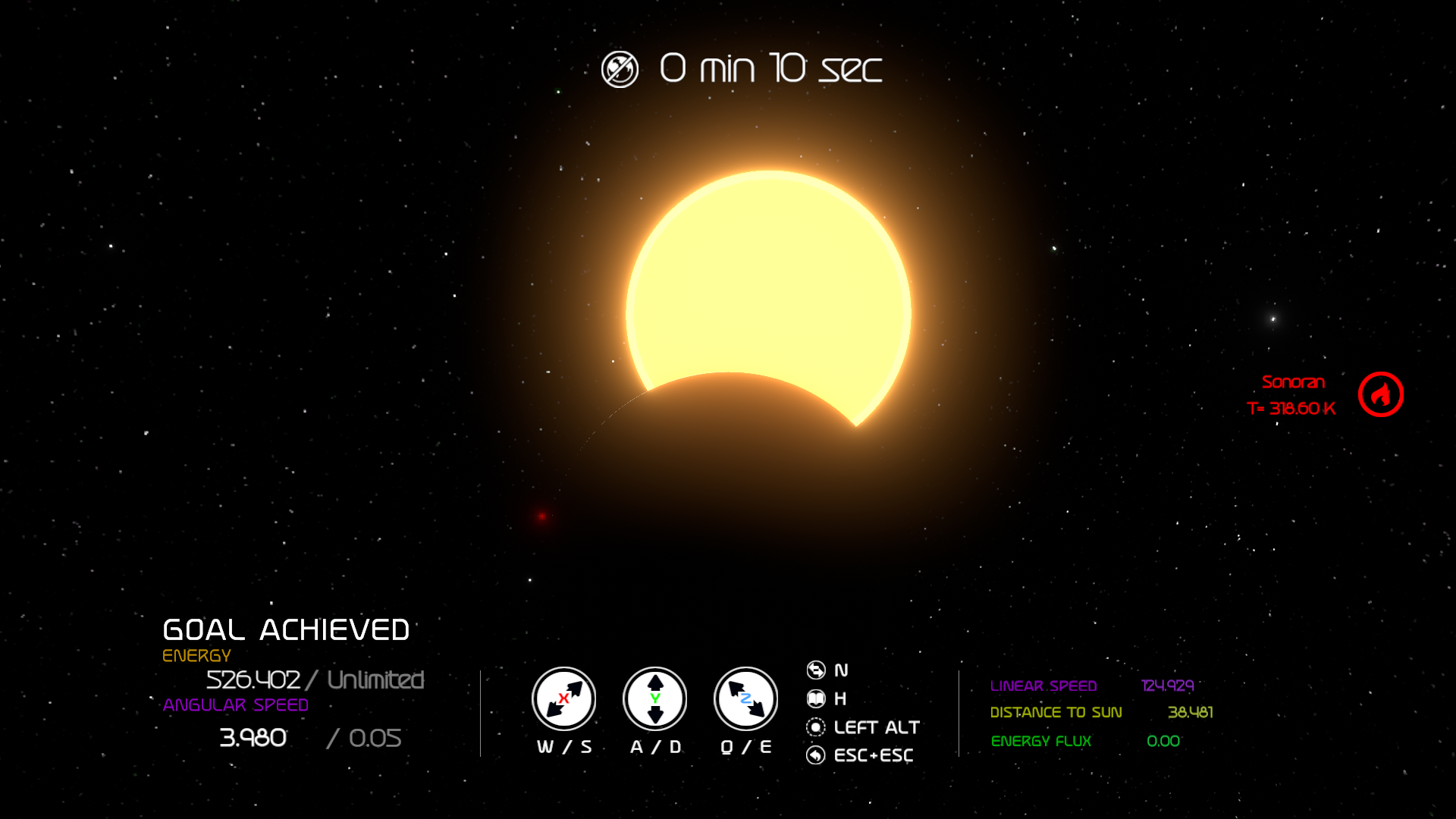Click the swap-arrows icon beside N
Image resolution: width=1456 pixels, height=819 pixels.
(816, 670)
